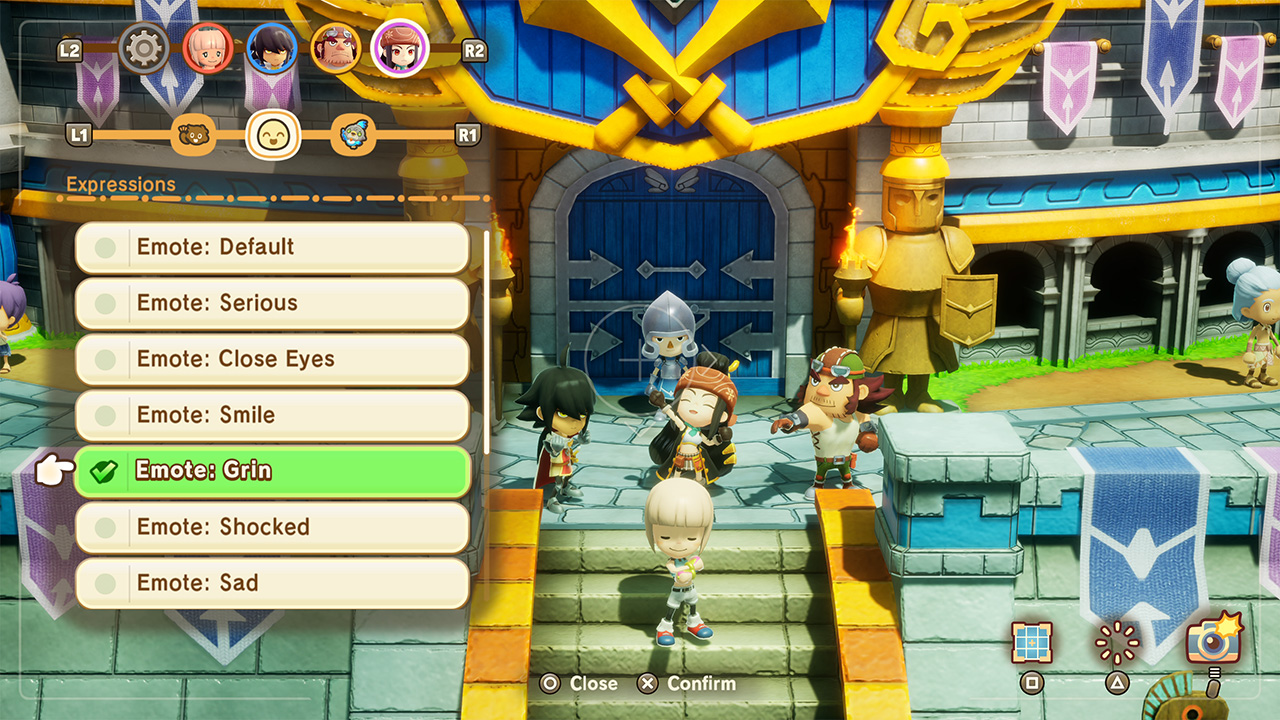Select the purple-ringed girl with hat portrait
This screenshot has width=1280, height=720.
click(x=400, y=47)
